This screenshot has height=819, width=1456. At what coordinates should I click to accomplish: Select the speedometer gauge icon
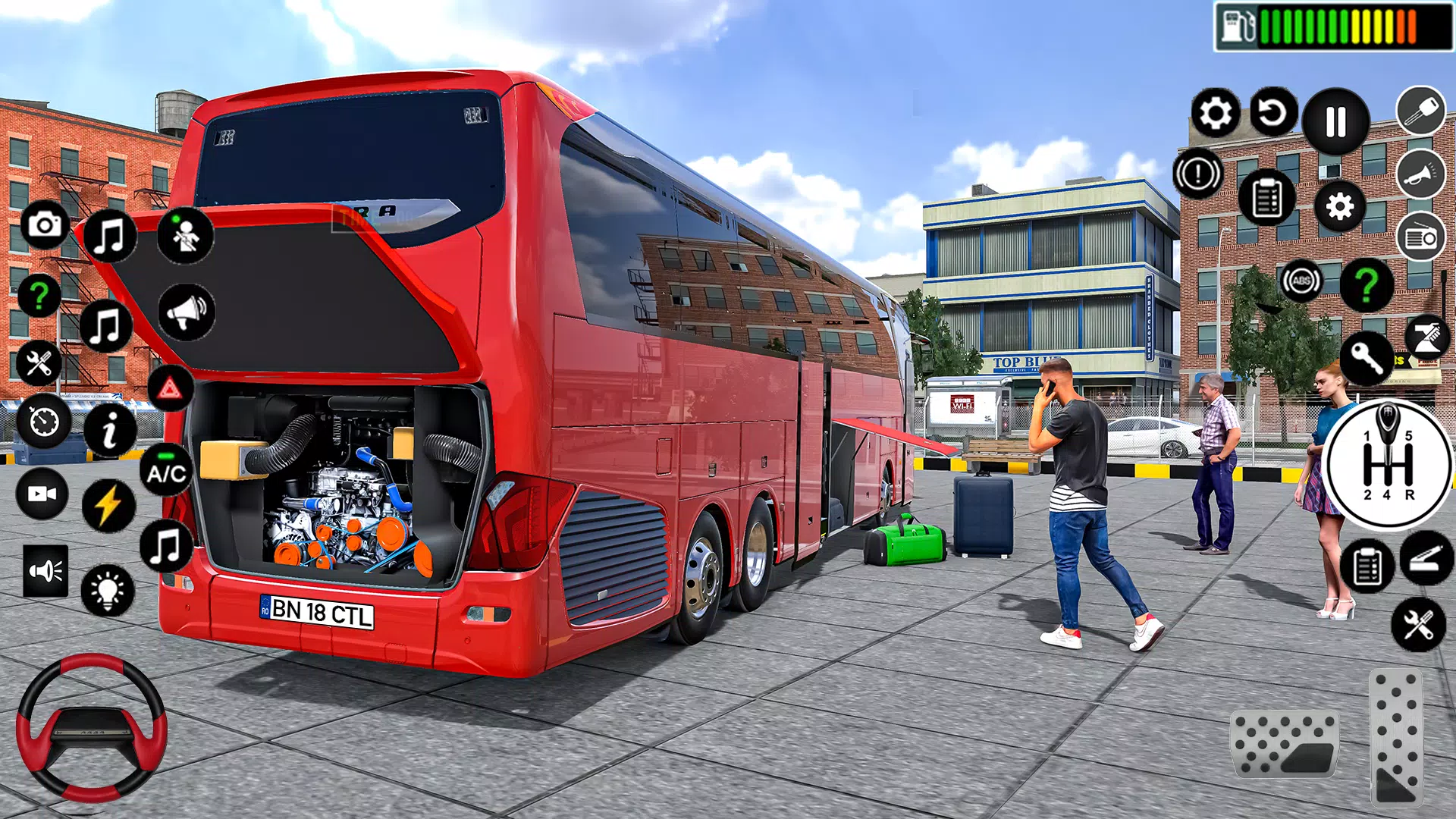pyautogui.click(x=43, y=421)
